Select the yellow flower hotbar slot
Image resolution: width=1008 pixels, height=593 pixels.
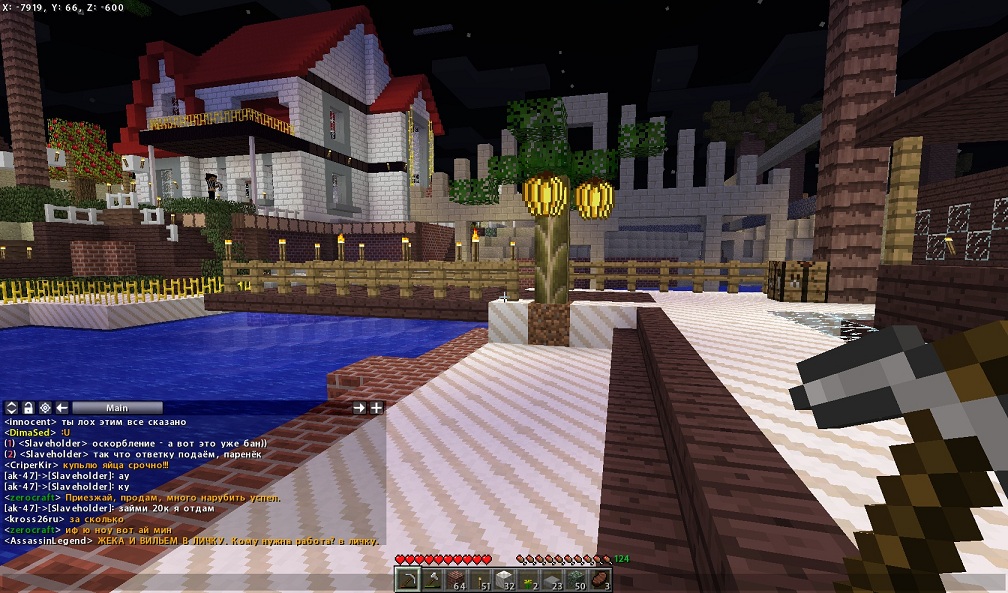(528, 580)
